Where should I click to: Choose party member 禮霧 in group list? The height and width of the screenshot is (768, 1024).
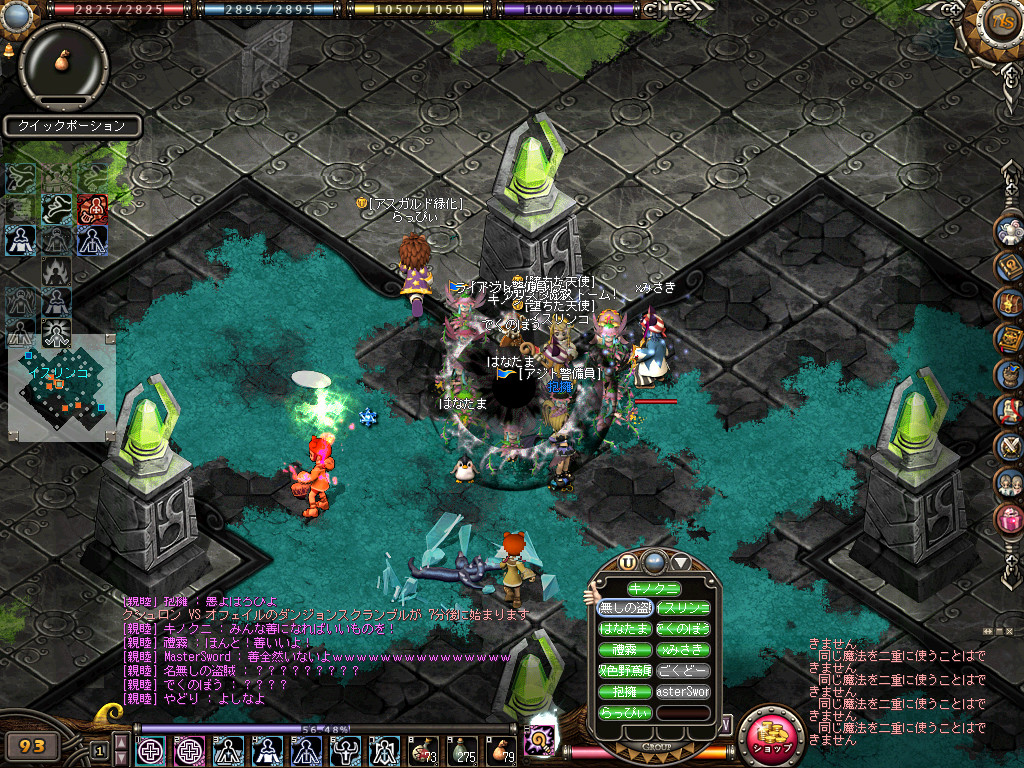[x=625, y=650]
